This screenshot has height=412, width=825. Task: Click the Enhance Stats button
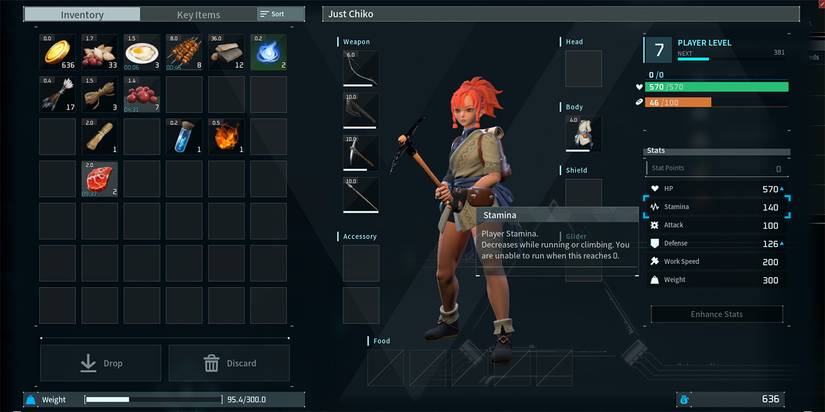tap(716, 314)
